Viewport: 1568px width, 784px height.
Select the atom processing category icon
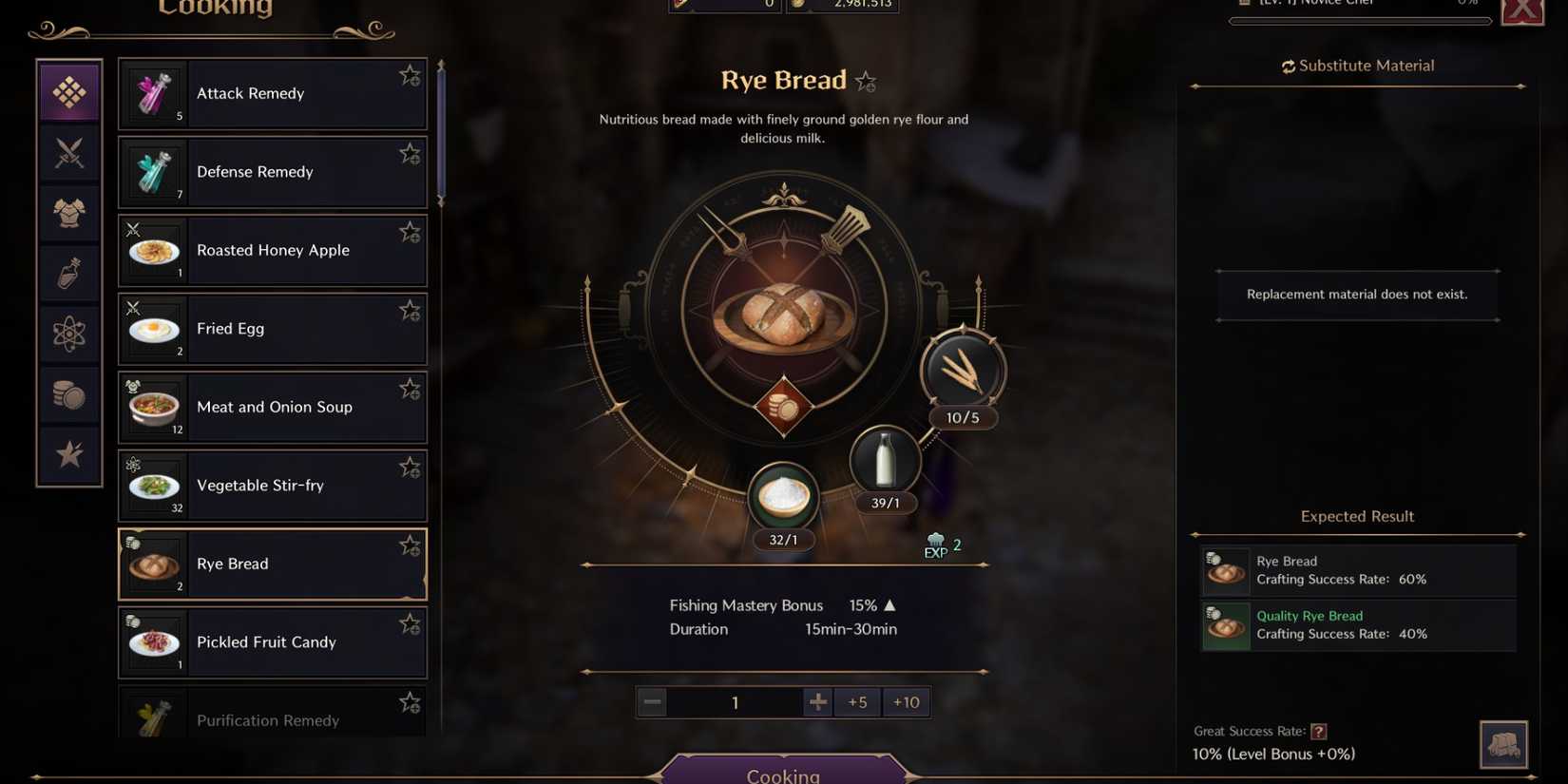click(68, 335)
